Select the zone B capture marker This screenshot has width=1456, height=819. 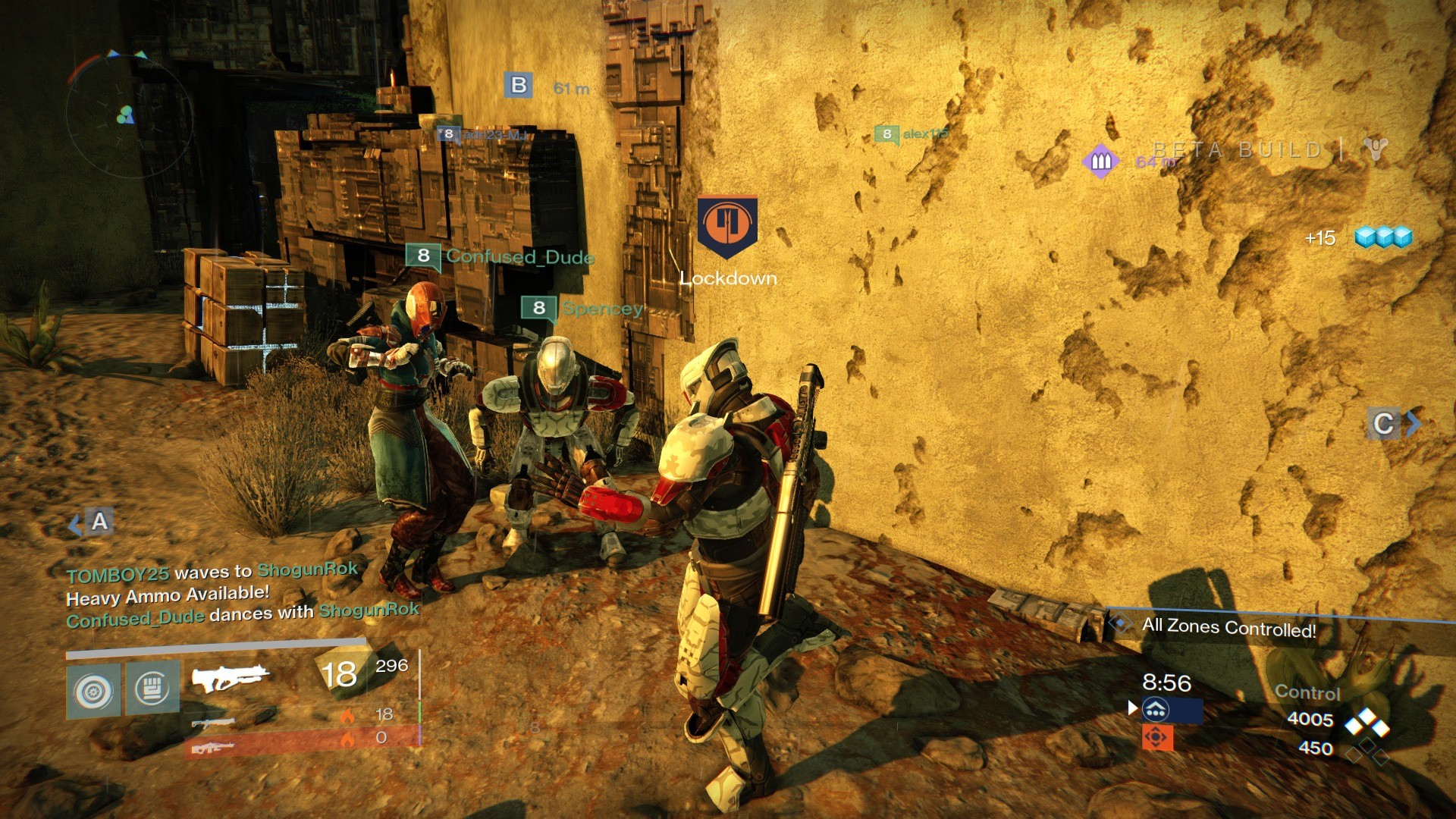pos(519,85)
